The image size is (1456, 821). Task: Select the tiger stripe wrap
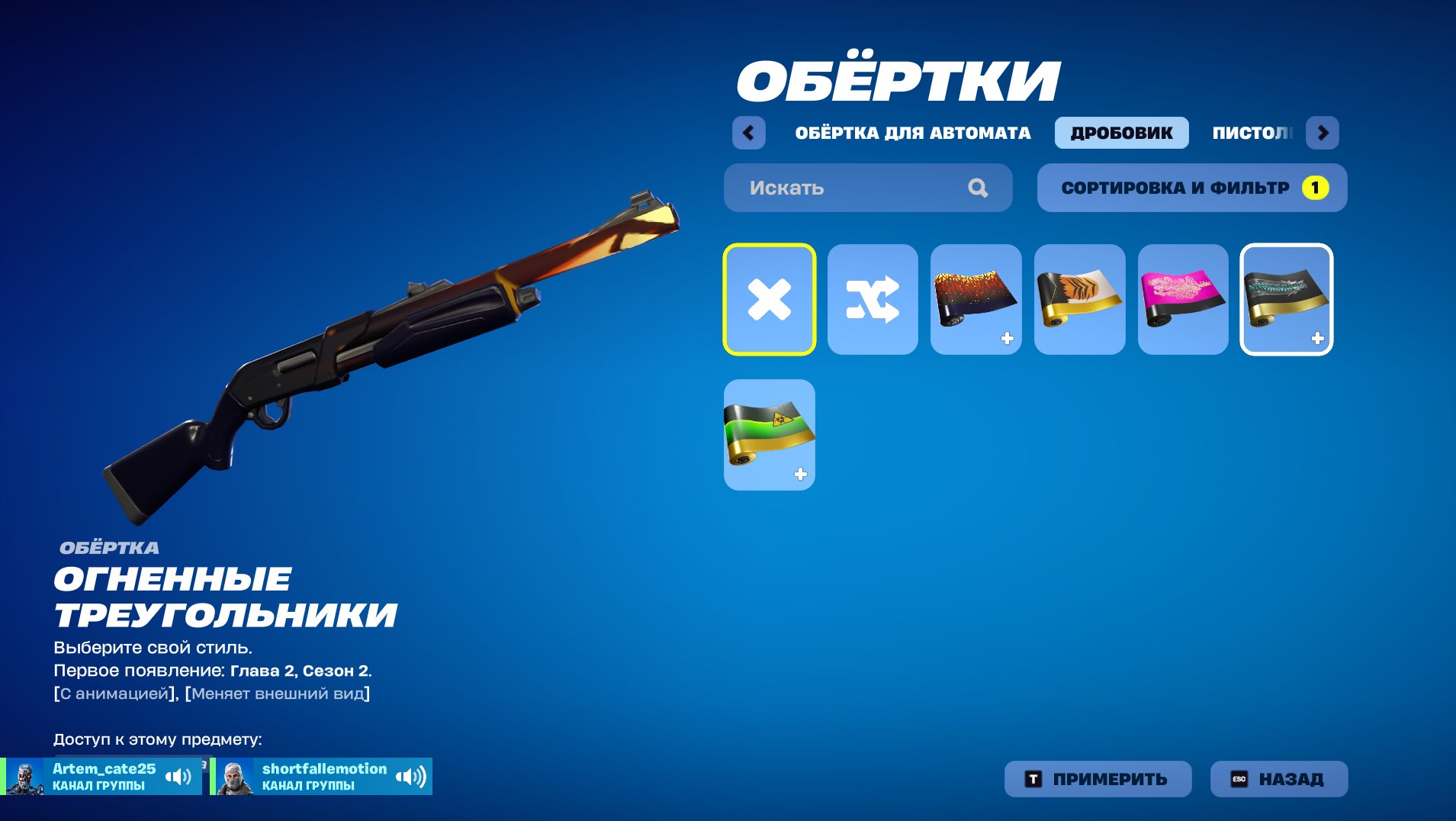point(1079,299)
